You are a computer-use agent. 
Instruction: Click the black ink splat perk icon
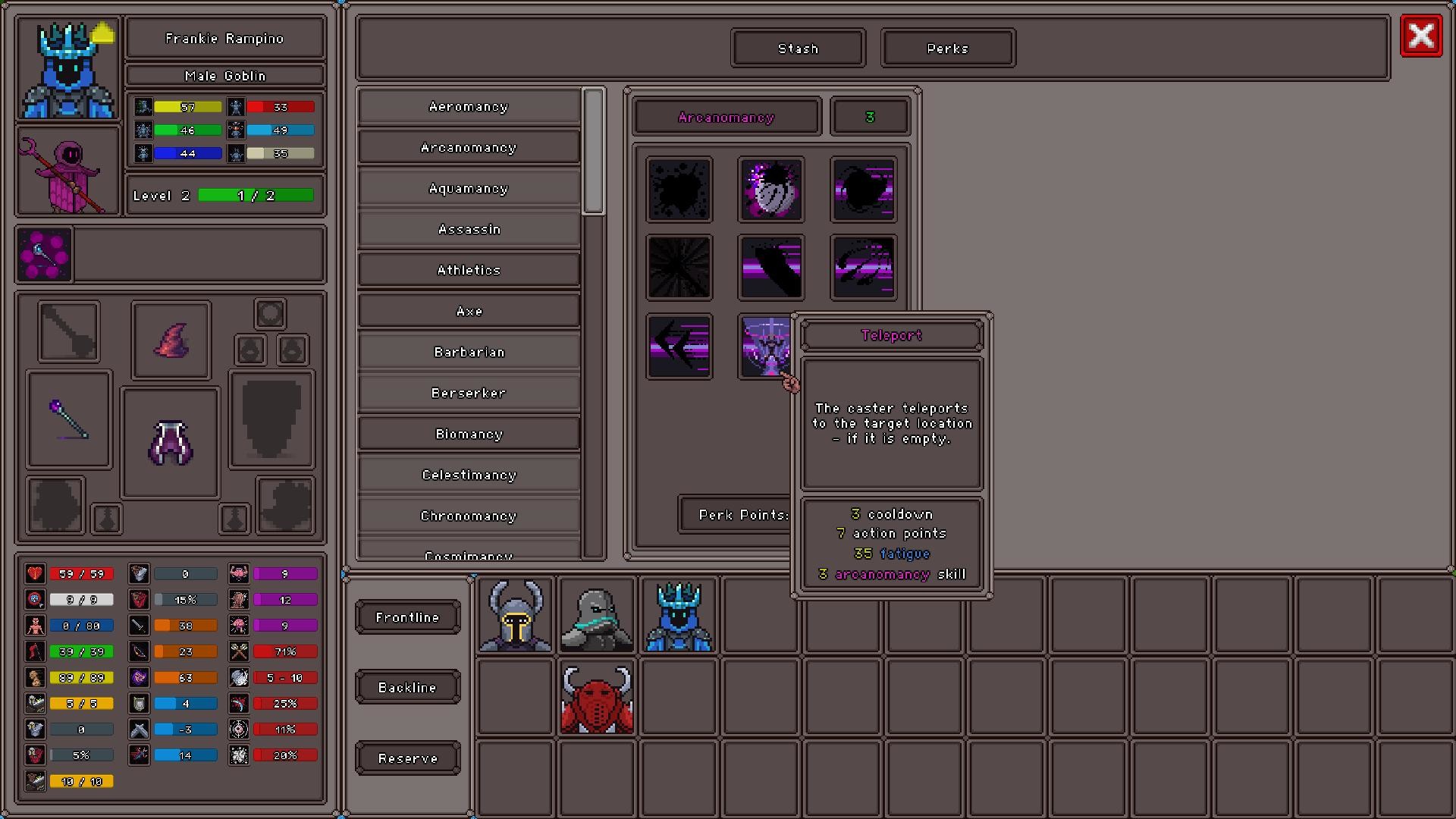pyautogui.click(x=679, y=189)
